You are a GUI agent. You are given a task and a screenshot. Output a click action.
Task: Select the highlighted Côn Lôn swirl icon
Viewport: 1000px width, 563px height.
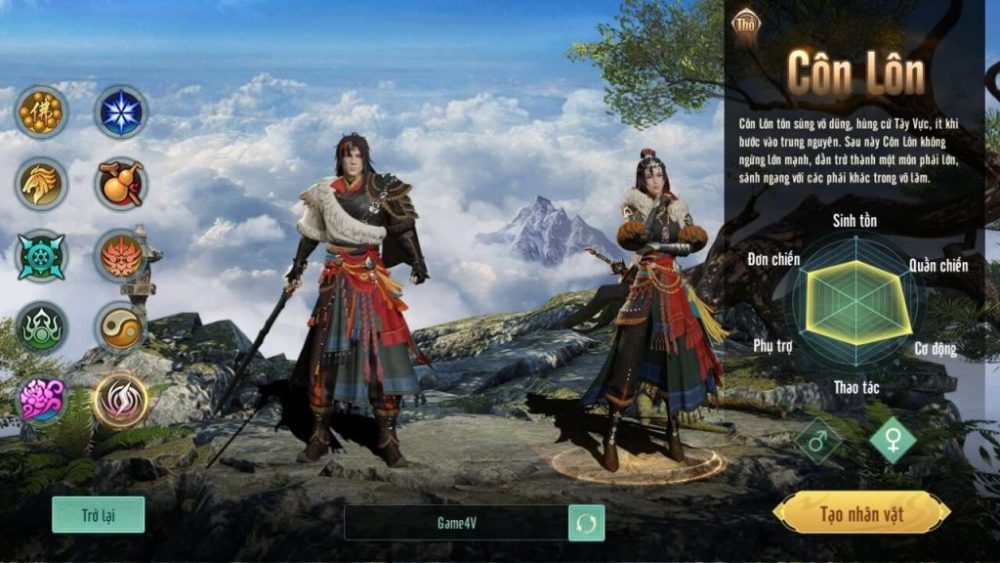click(121, 400)
